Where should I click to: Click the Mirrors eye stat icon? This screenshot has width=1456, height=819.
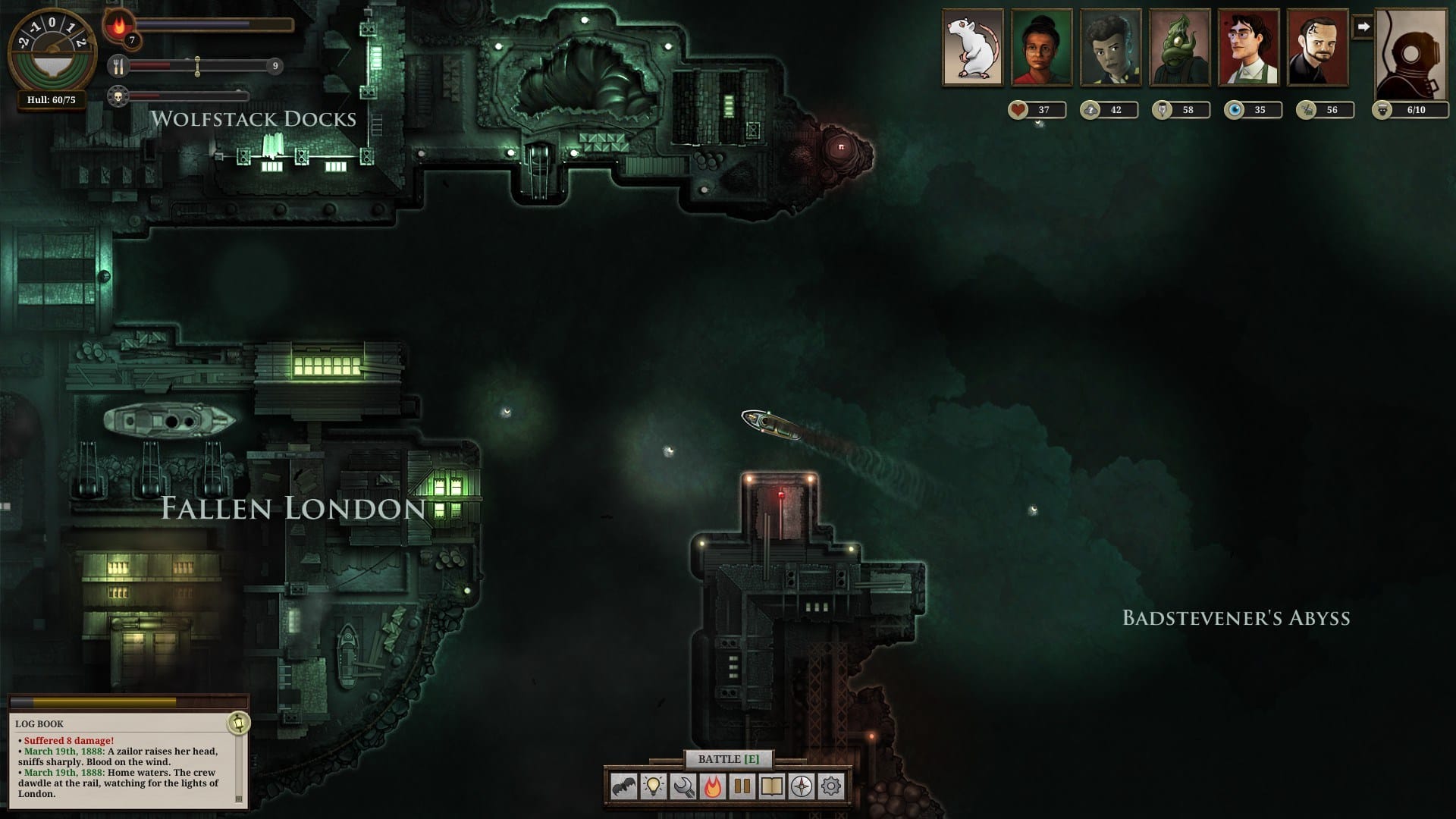[x=1235, y=110]
